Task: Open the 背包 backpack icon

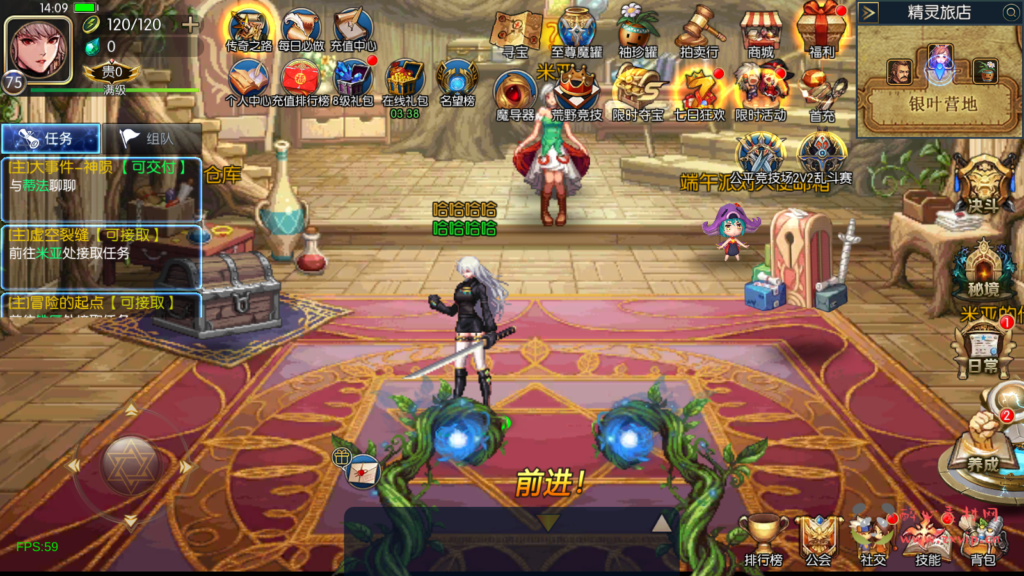Action: tap(984, 538)
